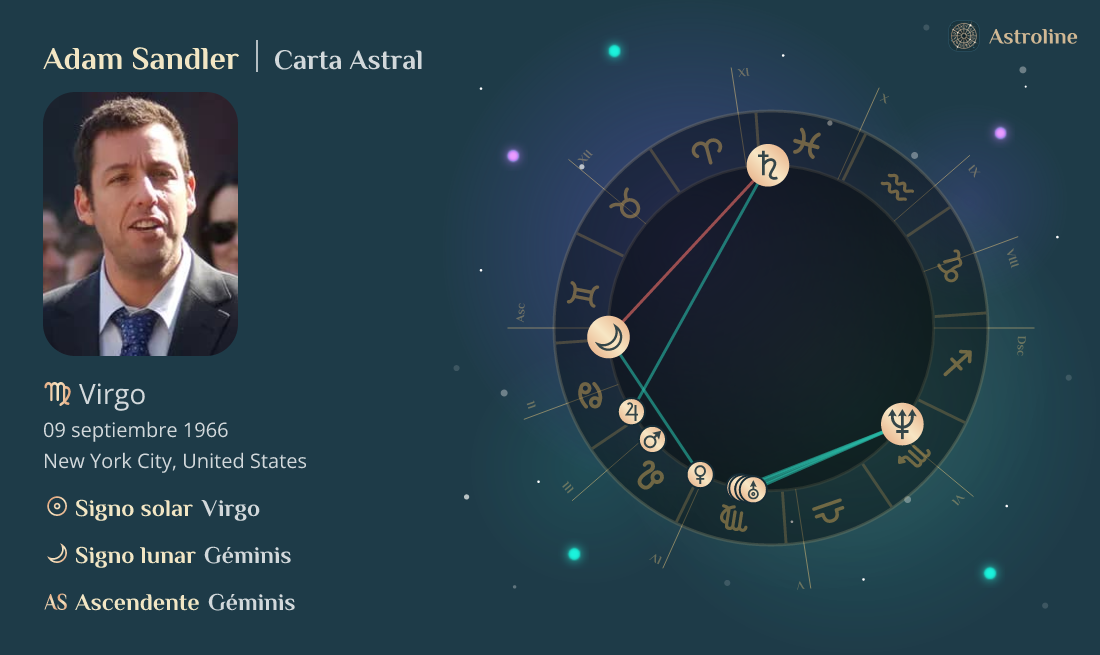Screen dimensions: 1100x655
Task: Select the Taurus zodiac segment
Action: pos(627,207)
